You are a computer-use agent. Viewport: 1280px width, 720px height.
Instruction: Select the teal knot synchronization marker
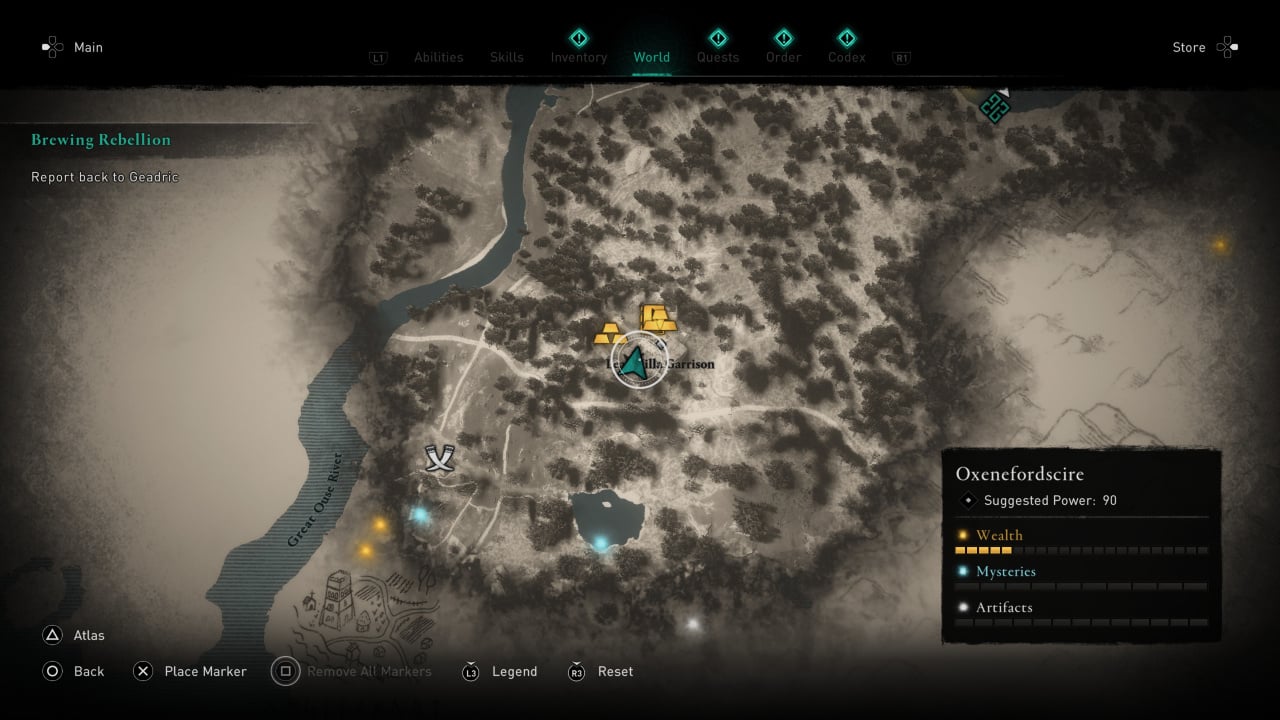click(x=994, y=107)
